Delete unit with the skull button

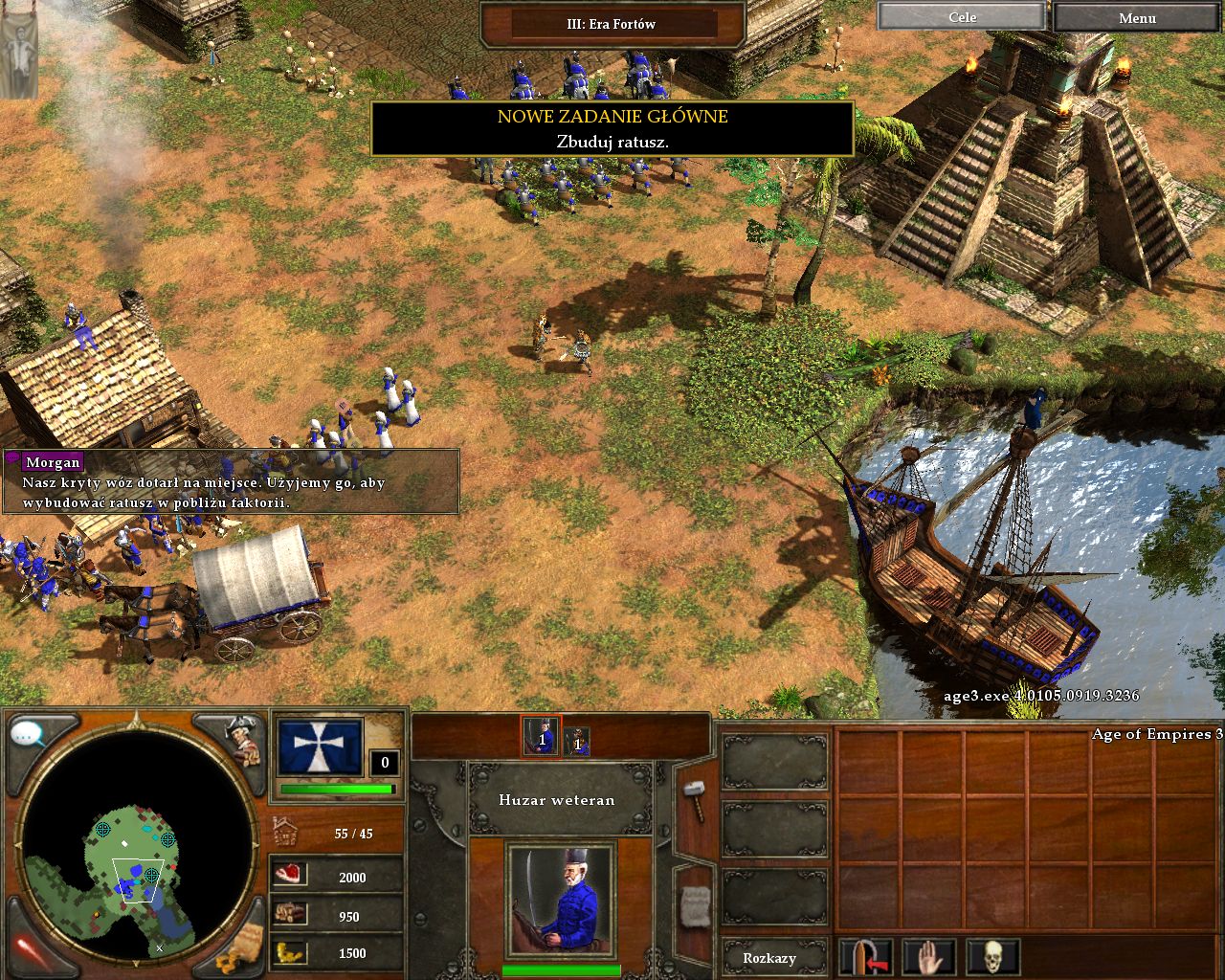(x=992, y=957)
